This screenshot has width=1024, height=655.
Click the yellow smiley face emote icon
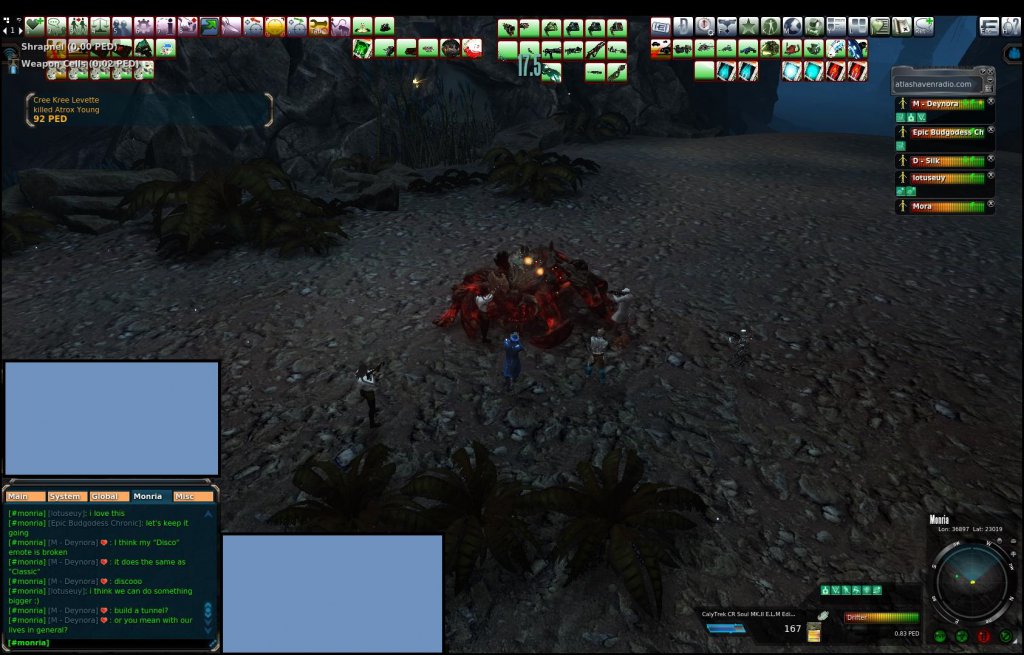pyautogui.click(x=275, y=27)
